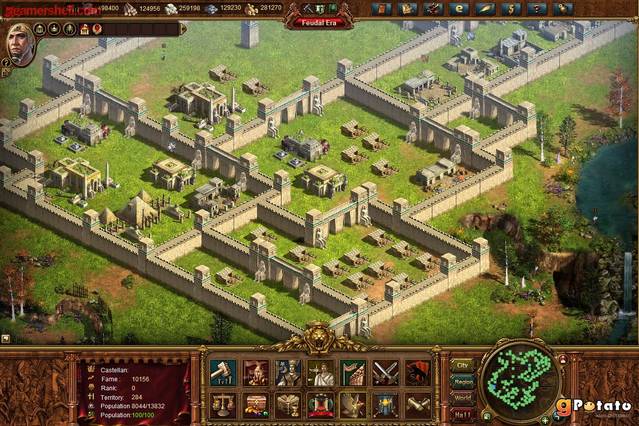
Task: Select the blue shield defense icon
Action: click(x=385, y=405)
